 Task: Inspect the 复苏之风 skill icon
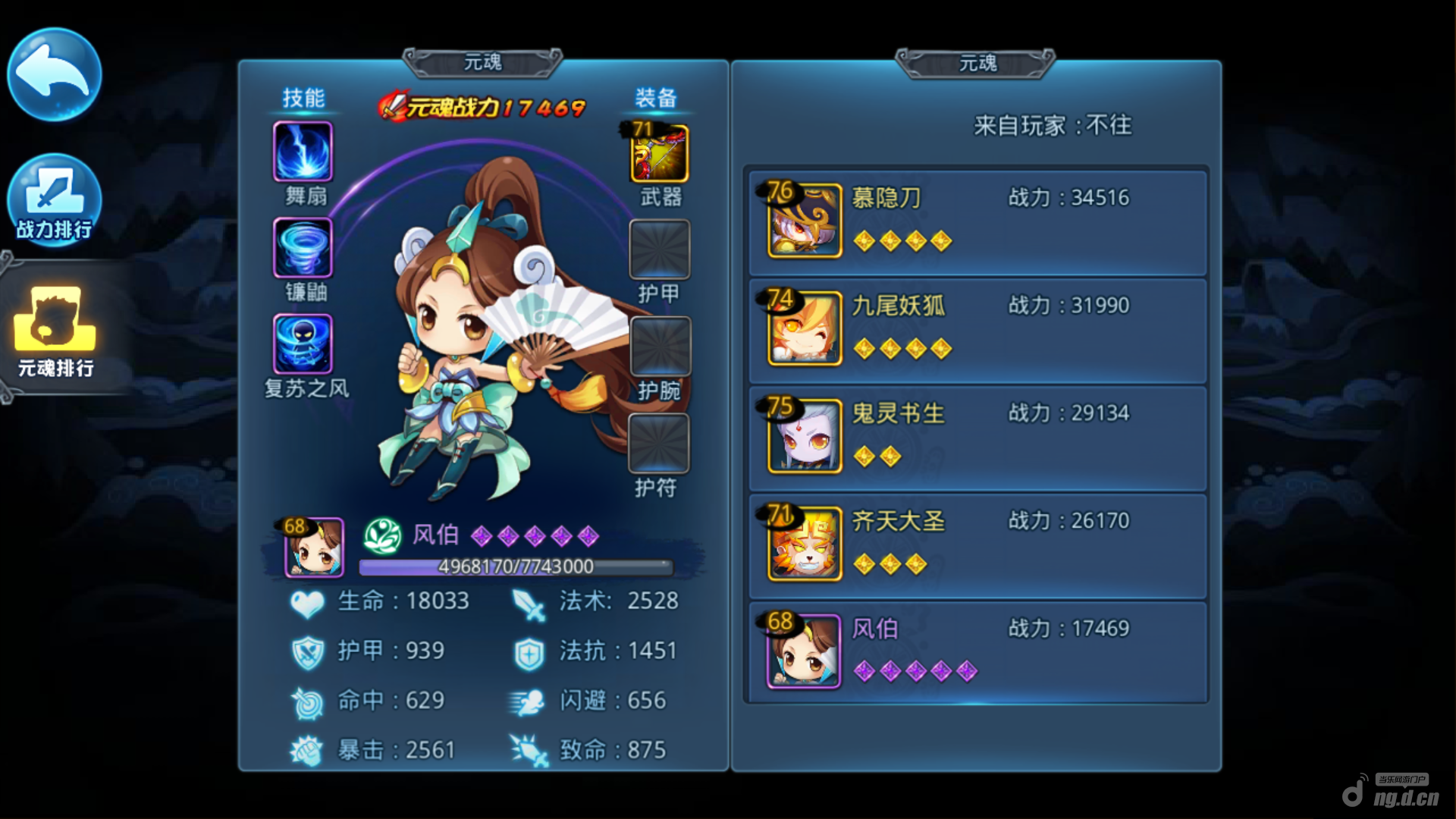point(303,344)
